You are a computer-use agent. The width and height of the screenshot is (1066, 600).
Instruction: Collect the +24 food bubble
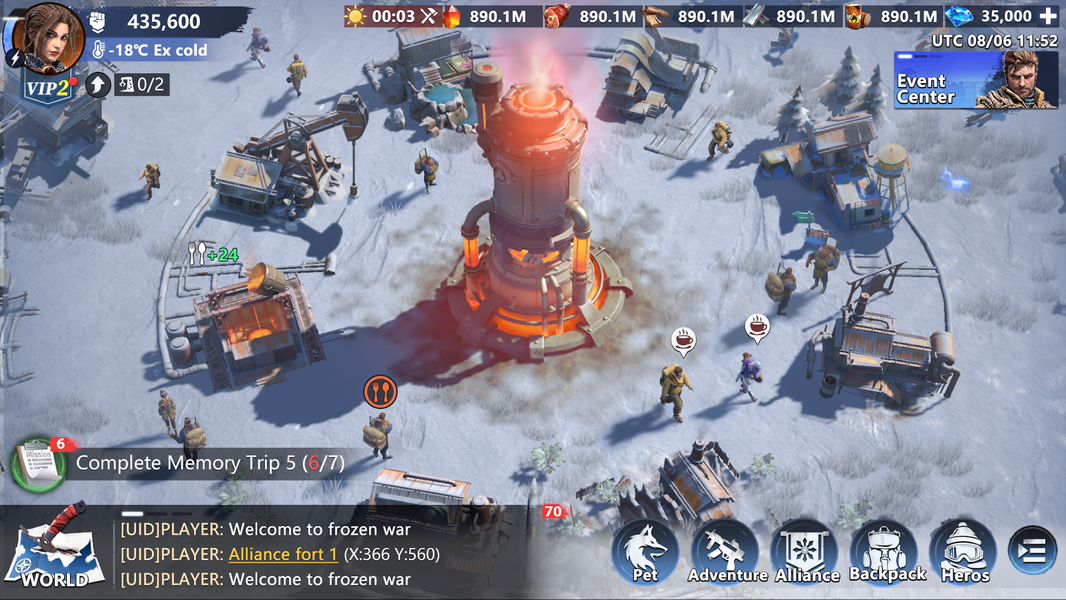click(x=213, y=255)
